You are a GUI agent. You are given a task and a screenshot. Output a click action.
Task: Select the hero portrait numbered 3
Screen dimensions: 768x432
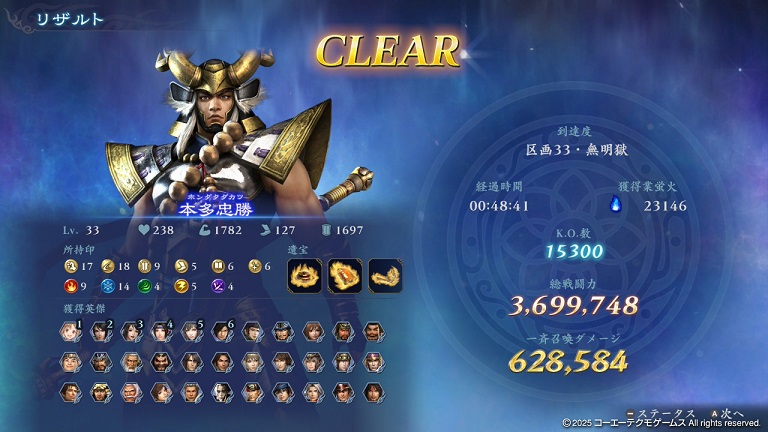(x=130, y=331)
